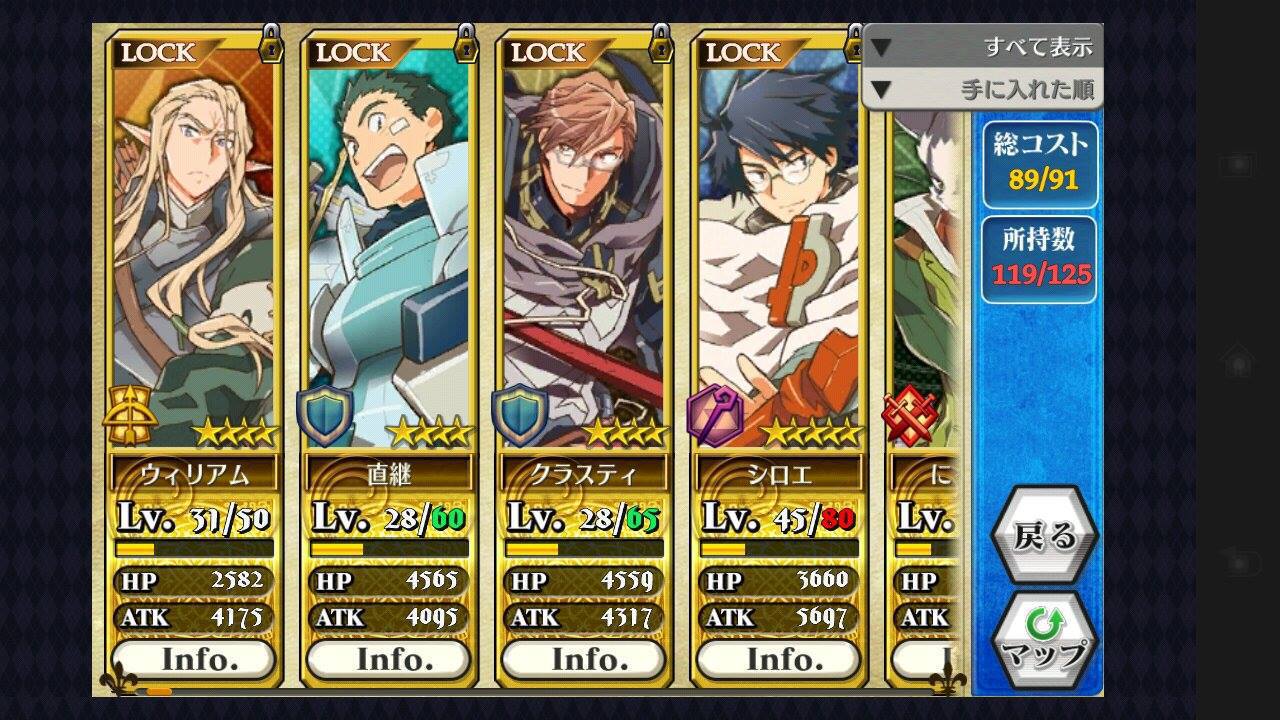Screen dimensions: 1280x720
Task: Select the クラスティ character card
Action: click(x=583, y=250)
